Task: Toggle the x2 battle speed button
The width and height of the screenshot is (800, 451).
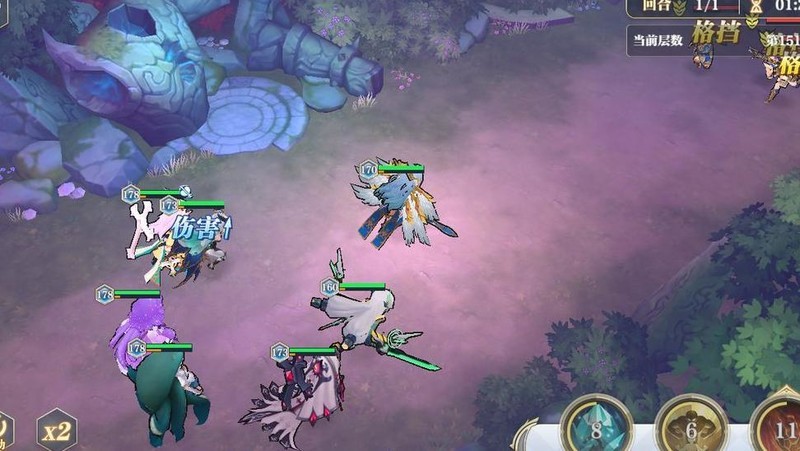Action: click(x=57, y=431)
